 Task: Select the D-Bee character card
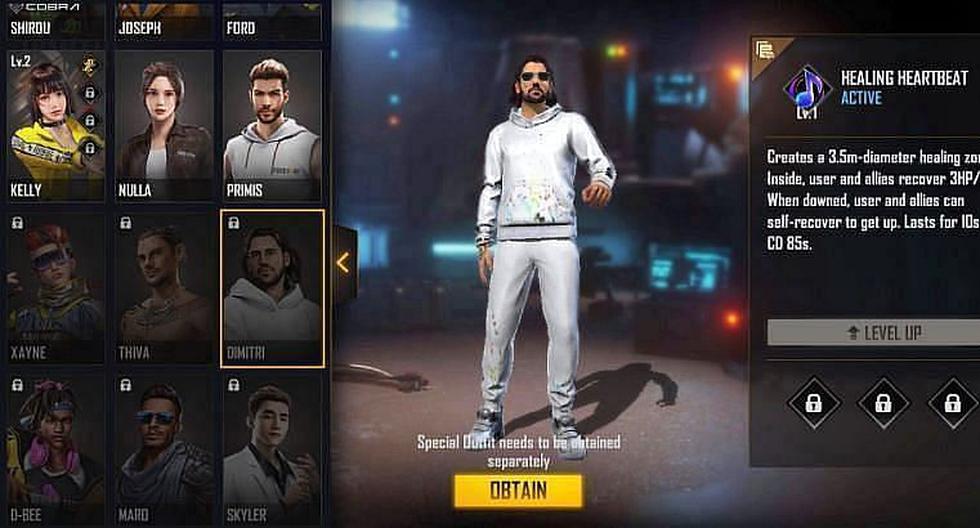(56, 450)
